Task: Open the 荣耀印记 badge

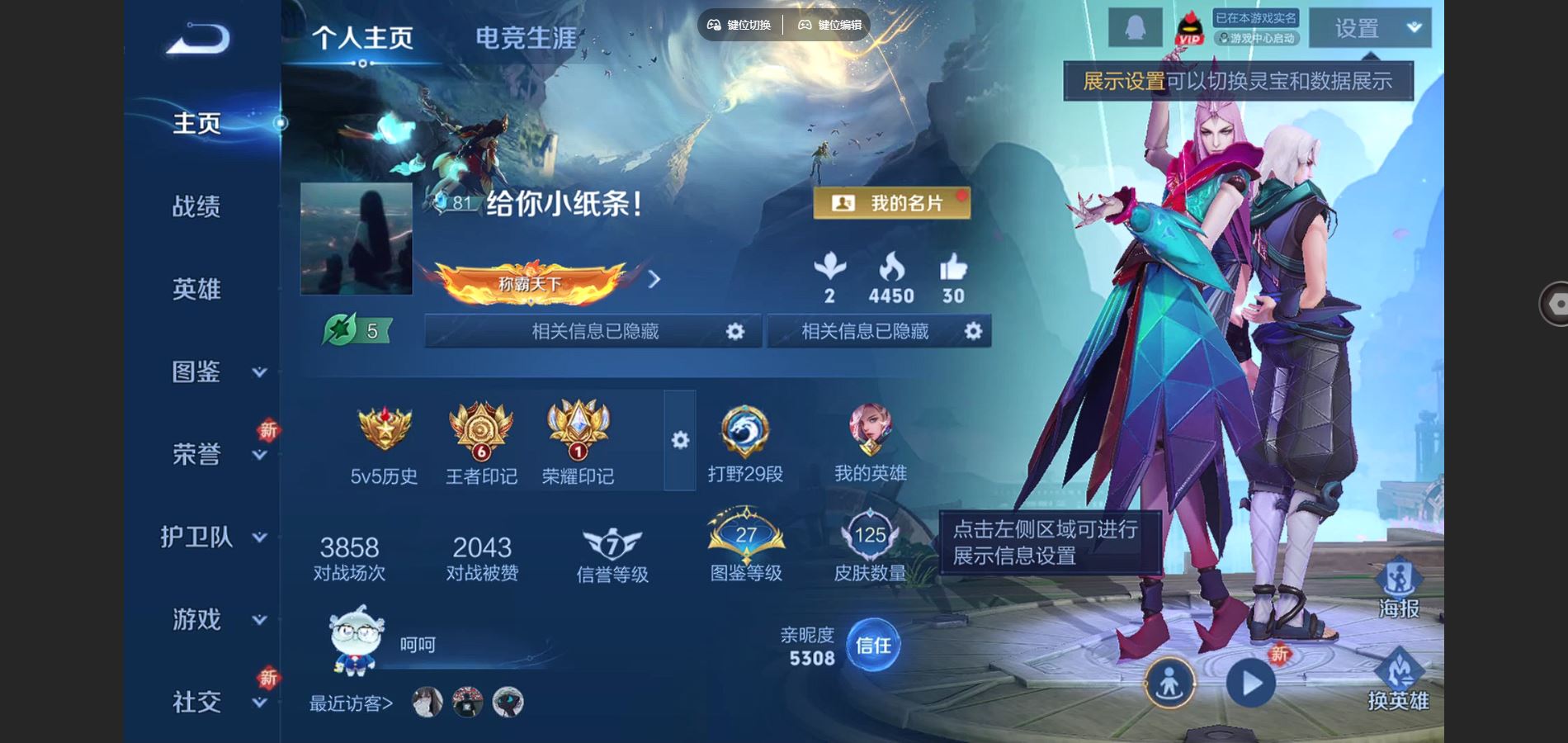Action: coord(578,442)
